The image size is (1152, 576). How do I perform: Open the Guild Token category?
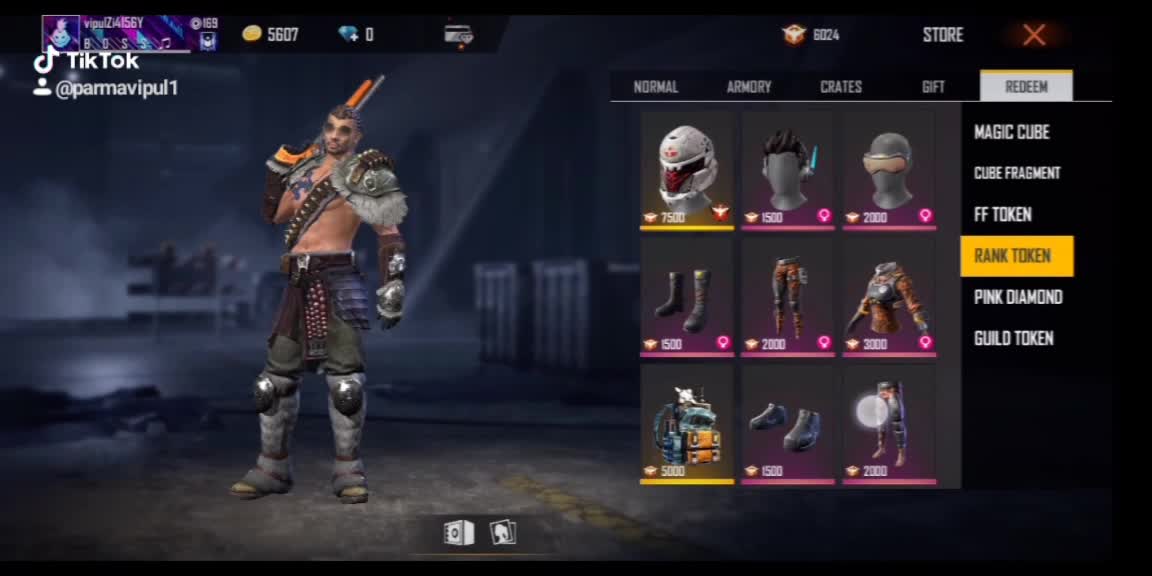click(1014, 338)
